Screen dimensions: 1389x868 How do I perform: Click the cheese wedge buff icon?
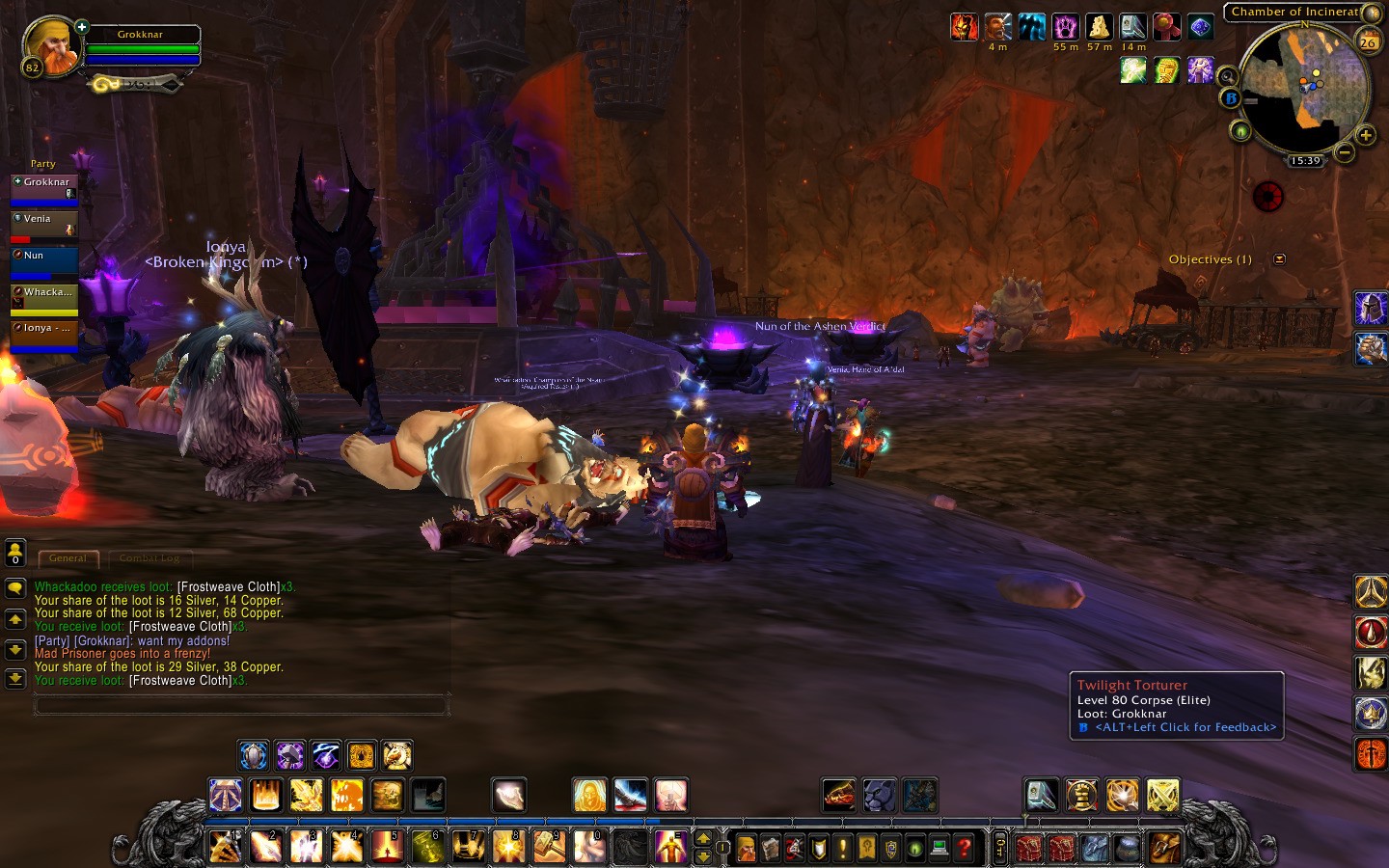1099,27
